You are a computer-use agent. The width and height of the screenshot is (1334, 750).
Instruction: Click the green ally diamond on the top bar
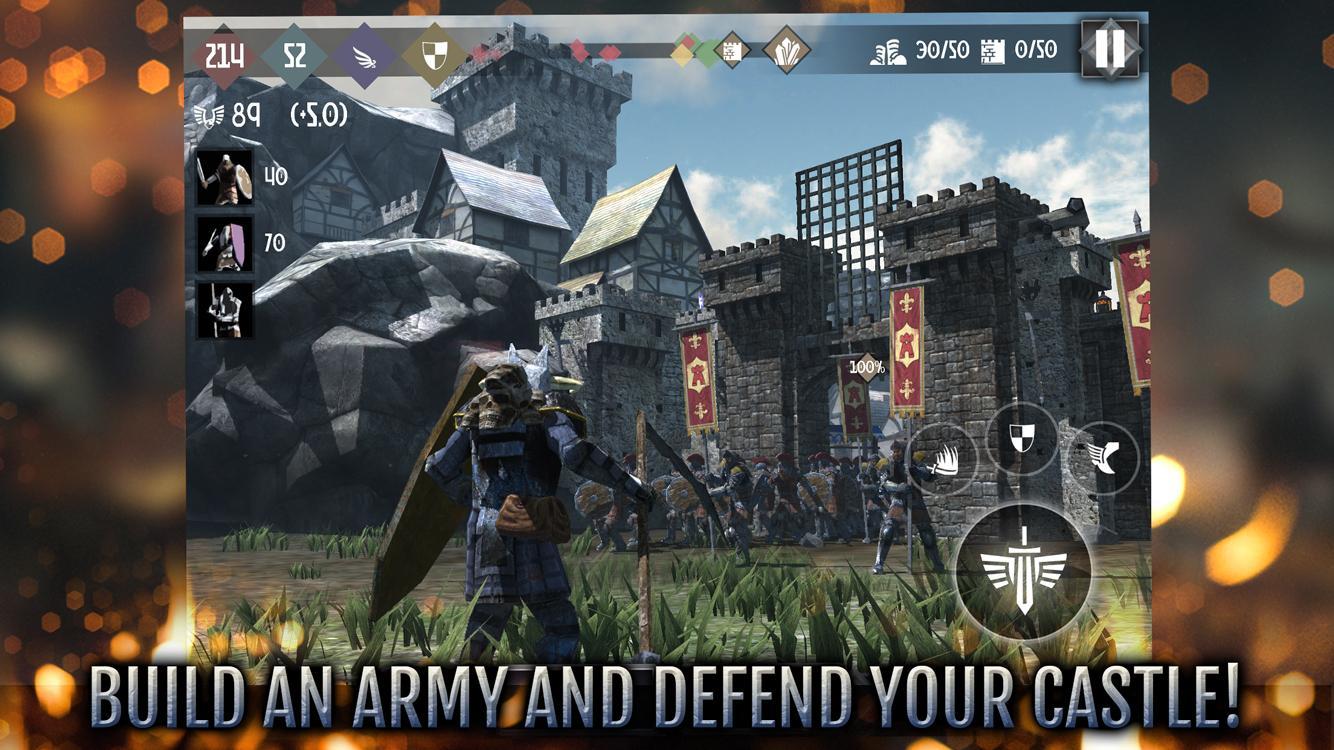coord(706,52)
